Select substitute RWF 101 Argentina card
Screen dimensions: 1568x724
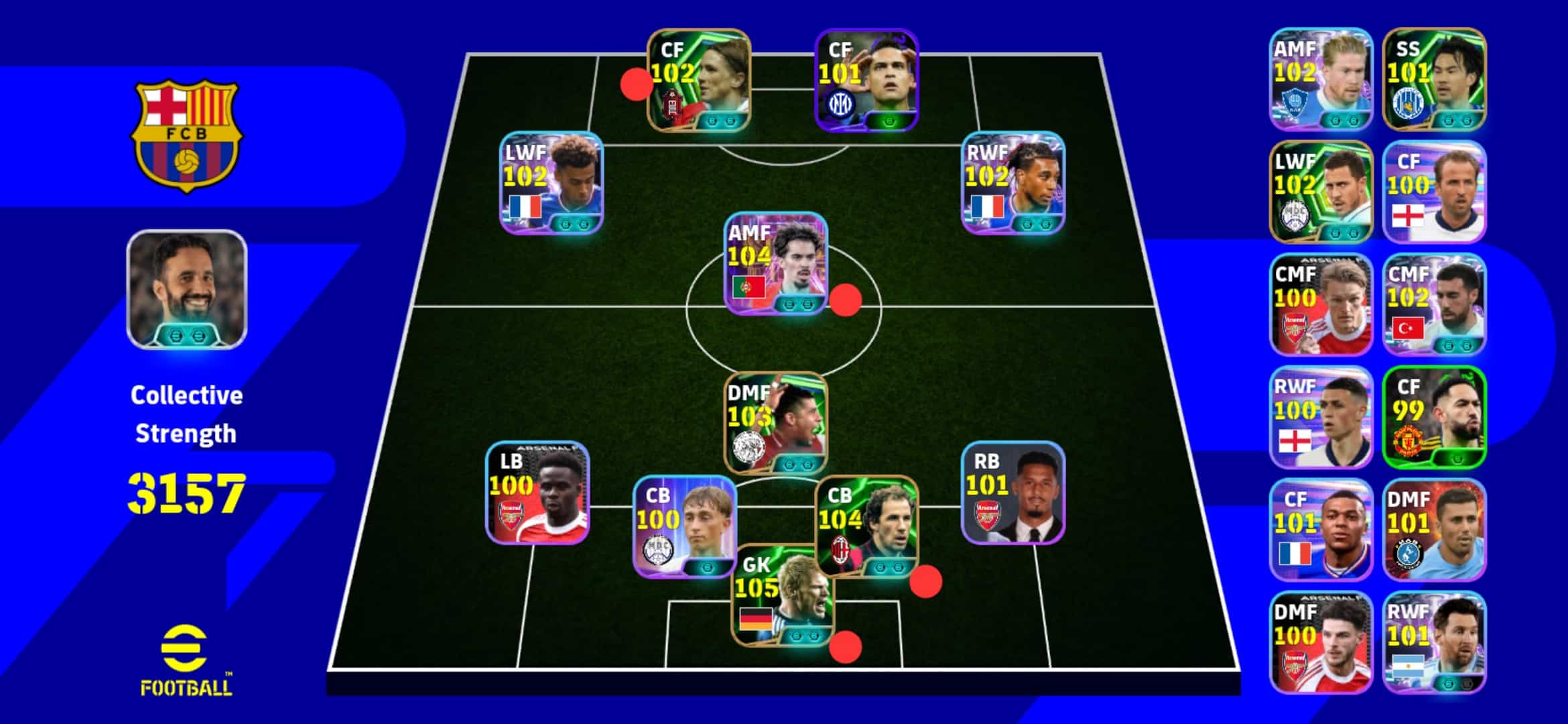[x=1434, y=642]
